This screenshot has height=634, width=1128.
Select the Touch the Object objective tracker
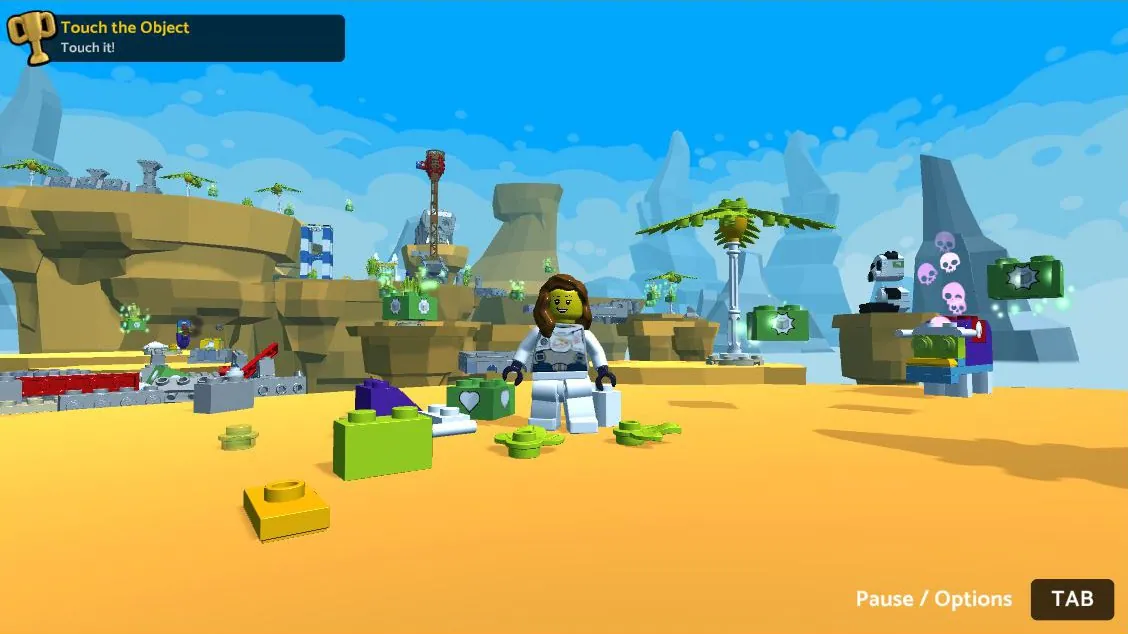click(x=180, y=37)
